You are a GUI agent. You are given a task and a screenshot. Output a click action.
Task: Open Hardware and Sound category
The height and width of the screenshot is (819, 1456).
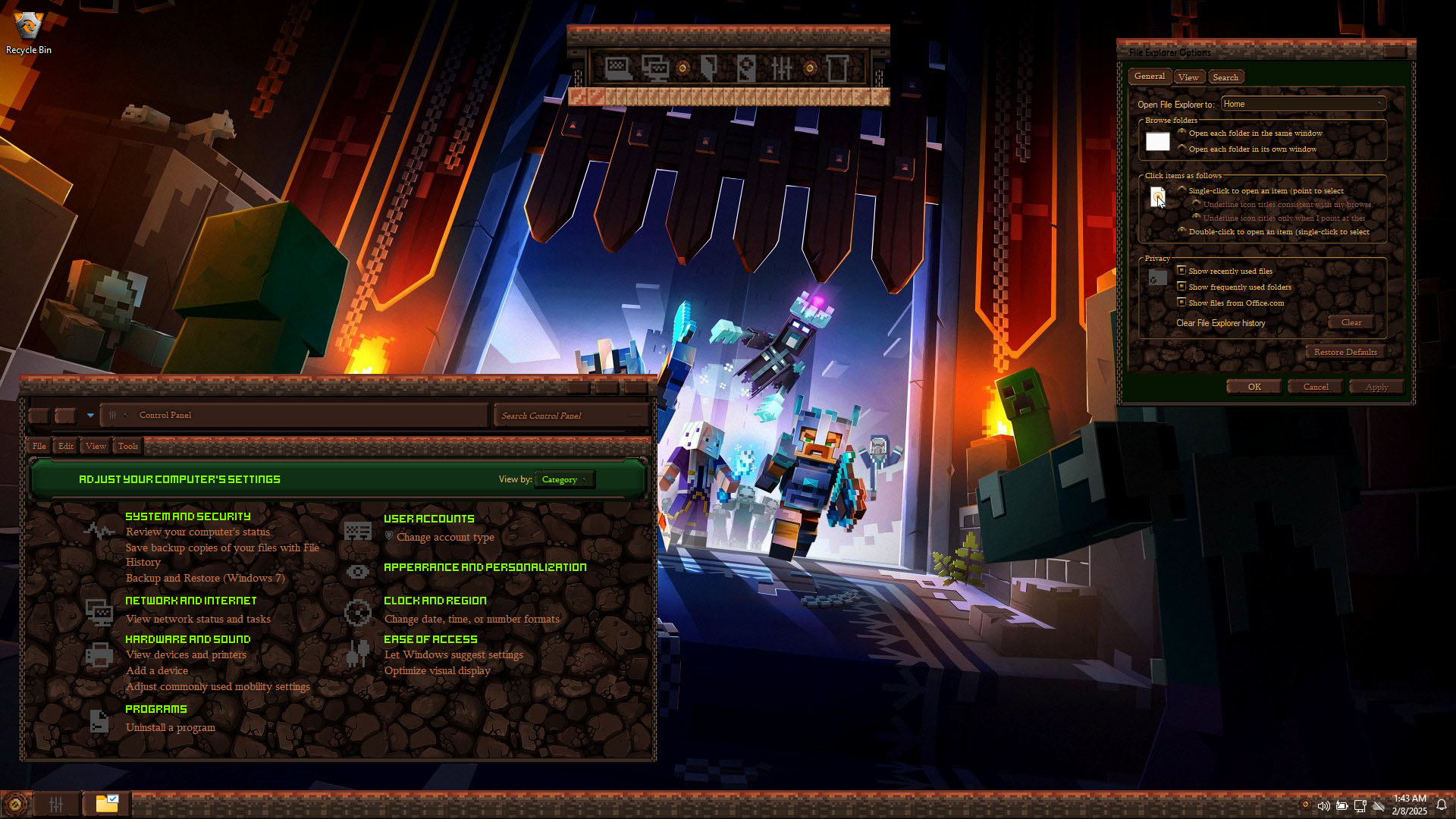(x=187, y=639)
